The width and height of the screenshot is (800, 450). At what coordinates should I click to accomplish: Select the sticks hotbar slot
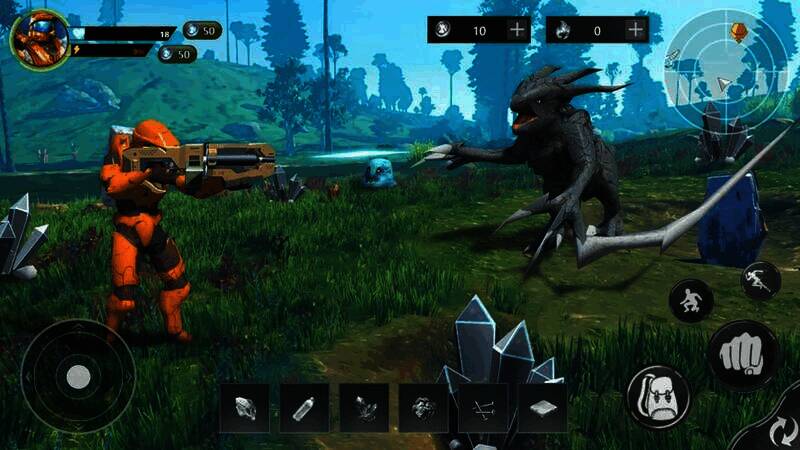point(483,408)
